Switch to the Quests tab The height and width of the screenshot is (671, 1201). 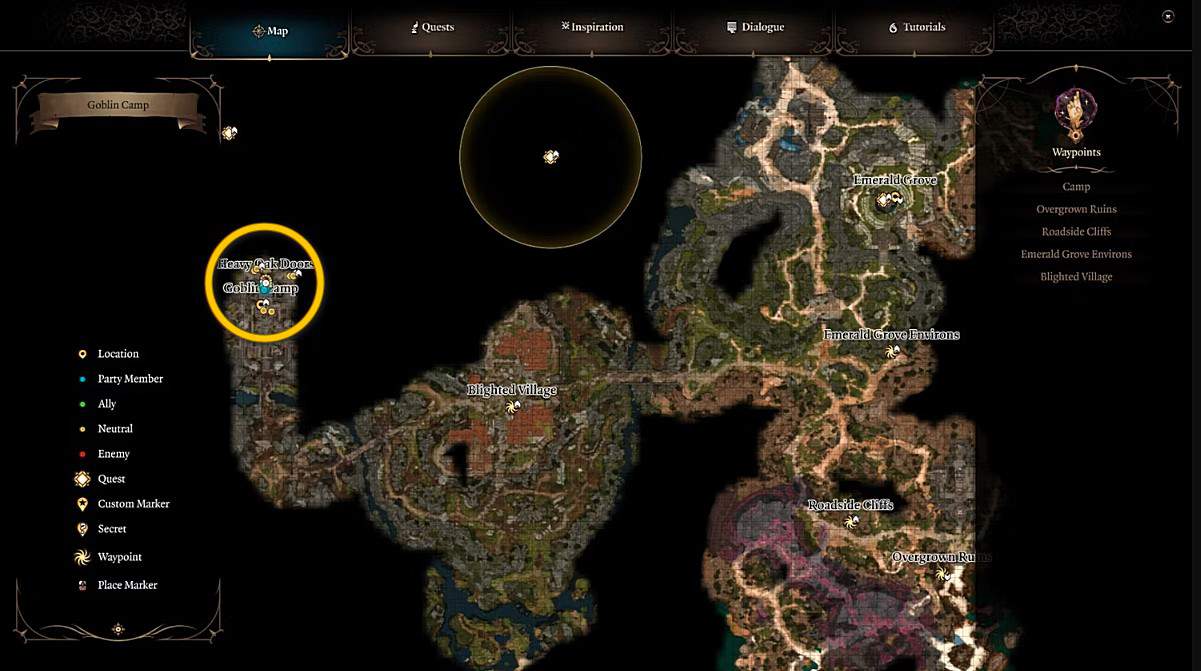pos(433,28)
